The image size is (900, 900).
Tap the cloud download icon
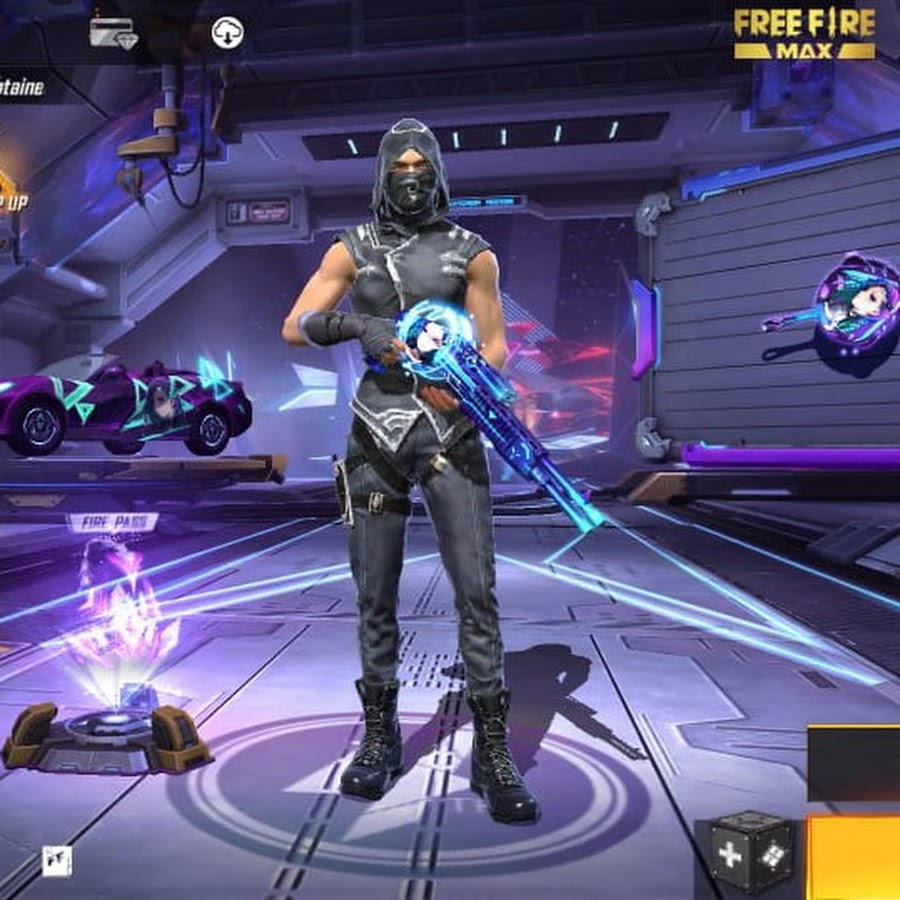[x=228, y=34]
